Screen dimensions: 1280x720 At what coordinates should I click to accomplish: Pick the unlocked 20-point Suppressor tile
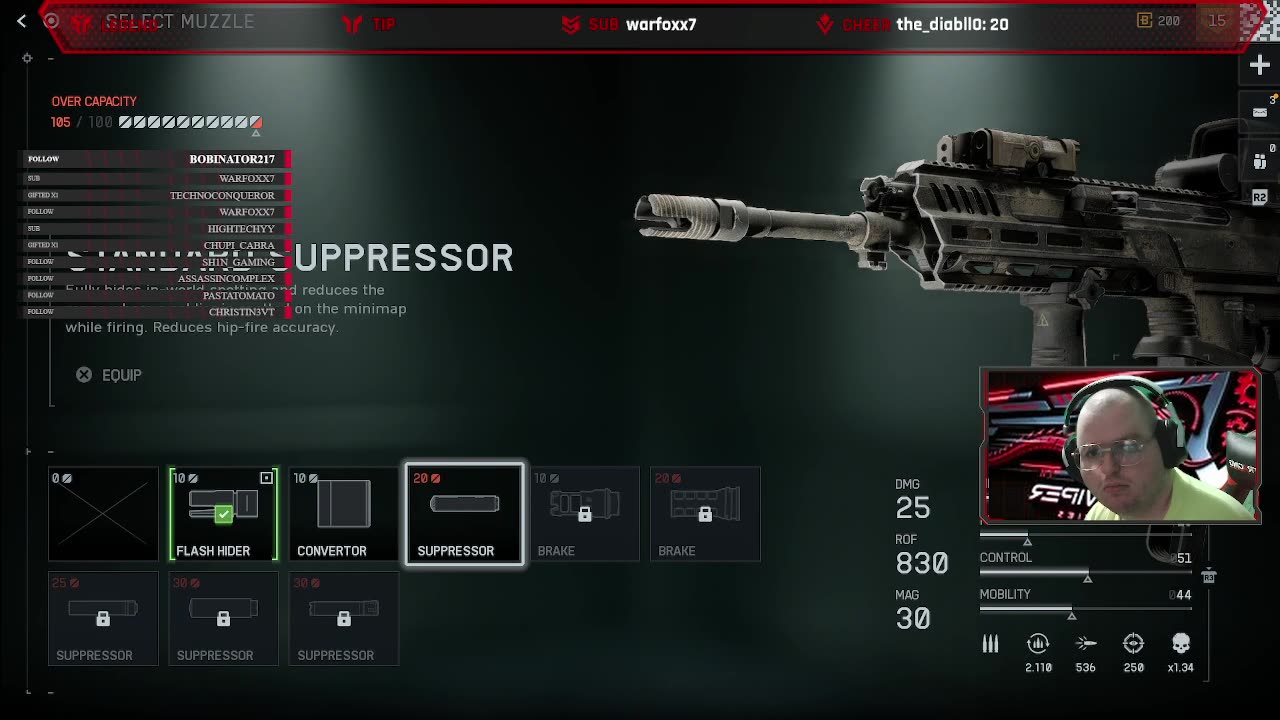pyautogui.click(x=464, y=514)
